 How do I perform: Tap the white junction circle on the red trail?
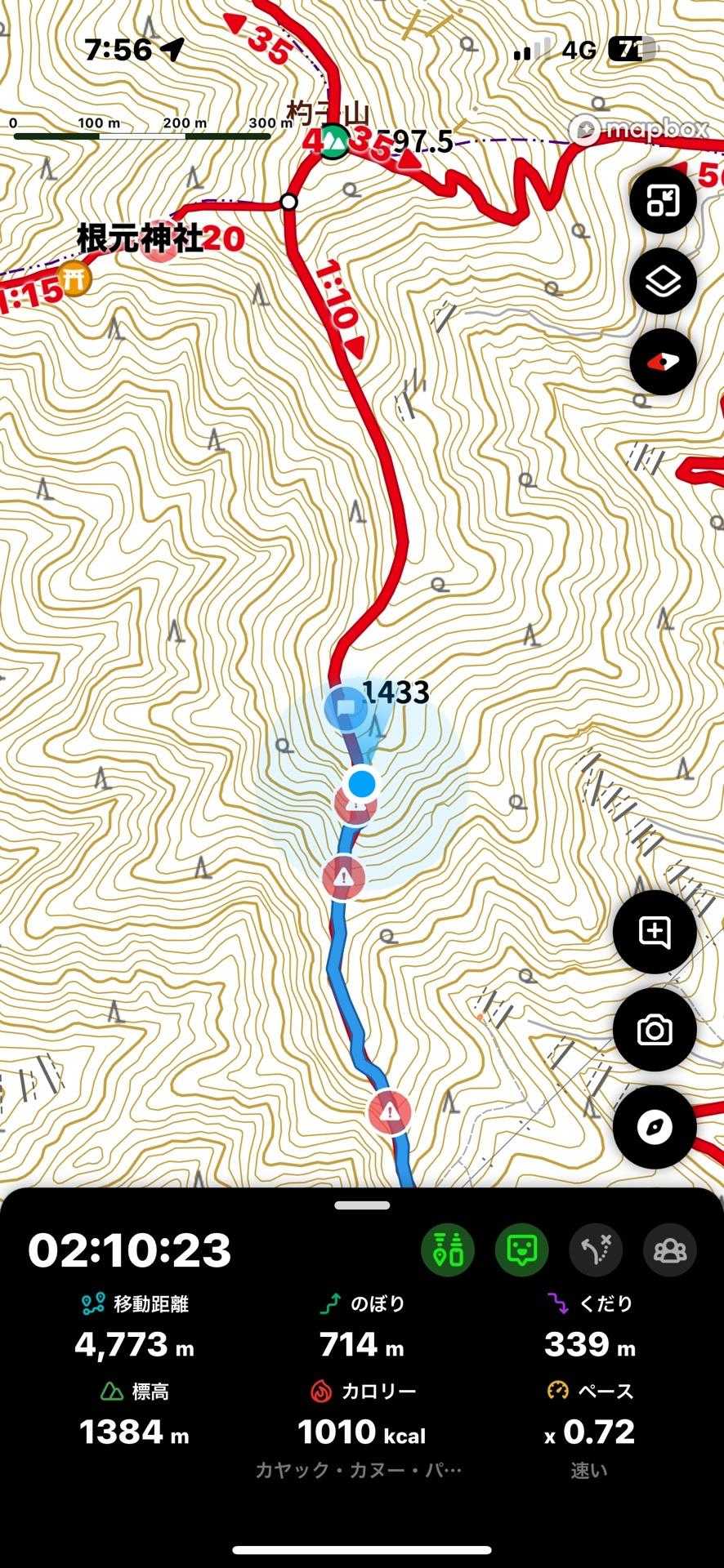pyautogui.click(x=288, y=202)
